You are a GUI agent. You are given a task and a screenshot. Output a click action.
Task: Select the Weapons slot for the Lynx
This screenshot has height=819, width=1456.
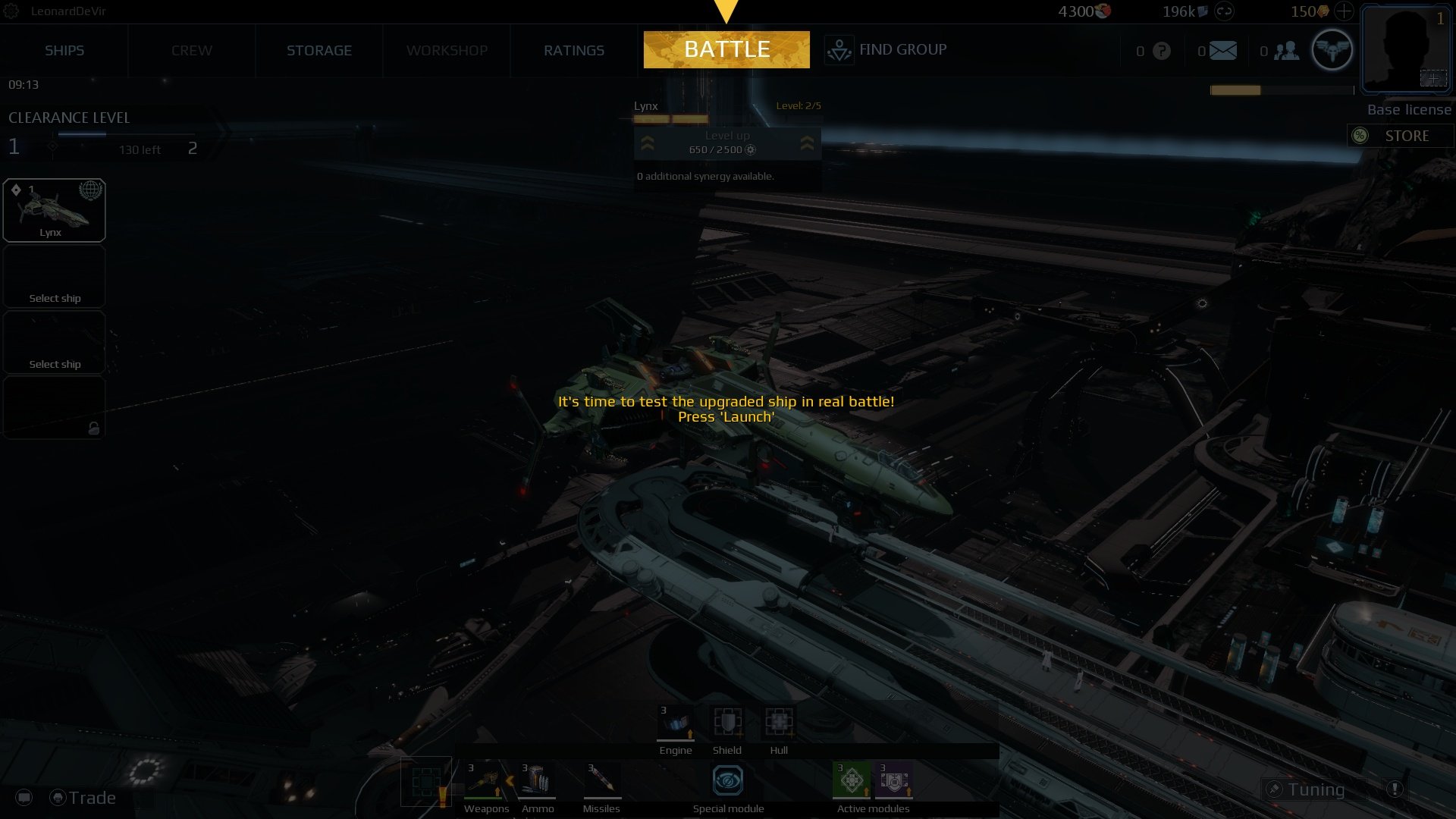tap(486, 781)
